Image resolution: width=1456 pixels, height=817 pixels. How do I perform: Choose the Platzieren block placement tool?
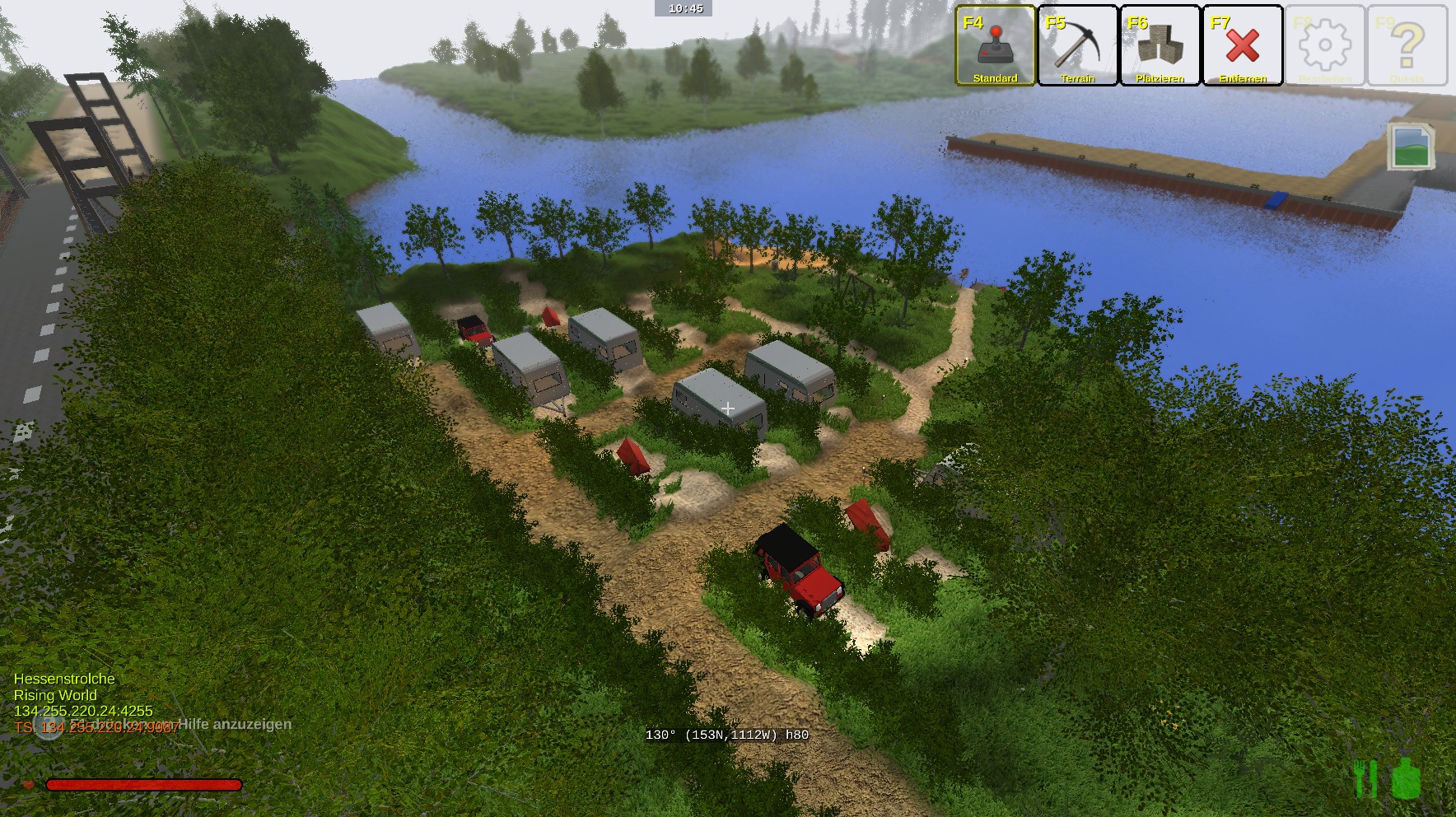tap(1160, 45)
